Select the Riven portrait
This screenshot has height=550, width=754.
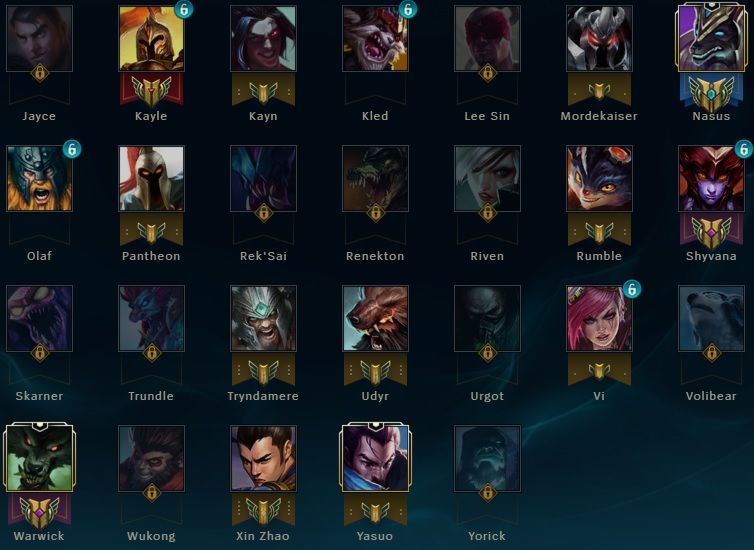tap(487, 178)
